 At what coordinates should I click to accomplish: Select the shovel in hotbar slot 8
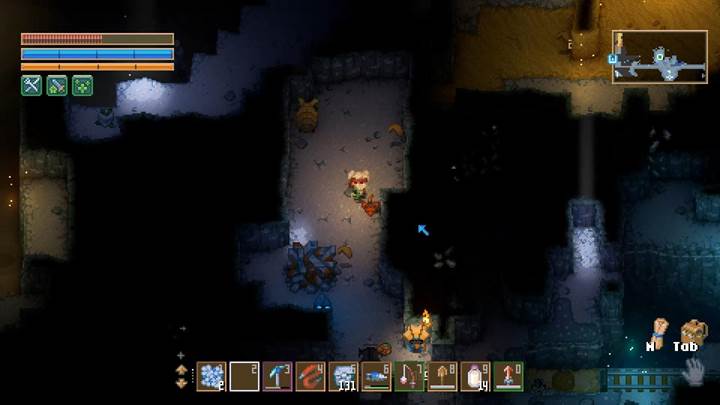click(442, 376)
